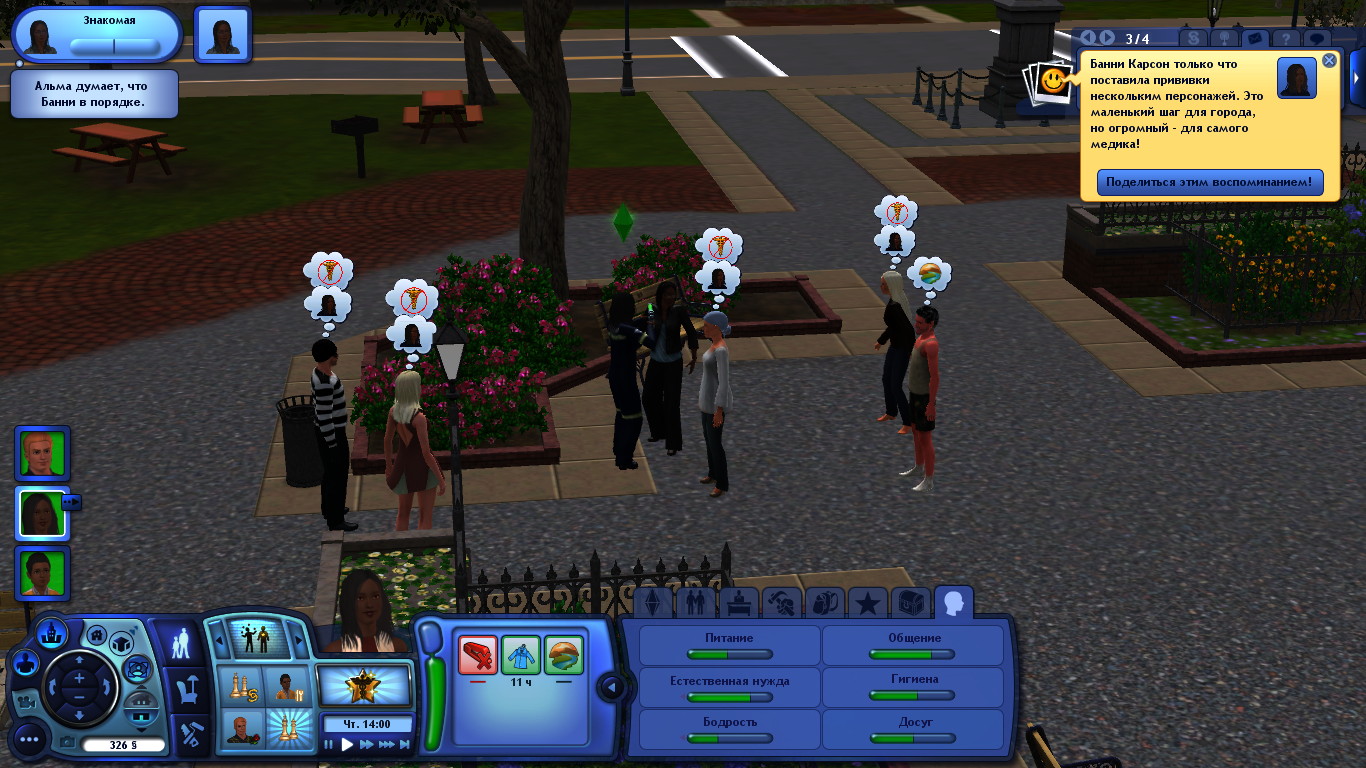Open the backpack Inventory tab
1366x768 pixels.
pos(825,602)
